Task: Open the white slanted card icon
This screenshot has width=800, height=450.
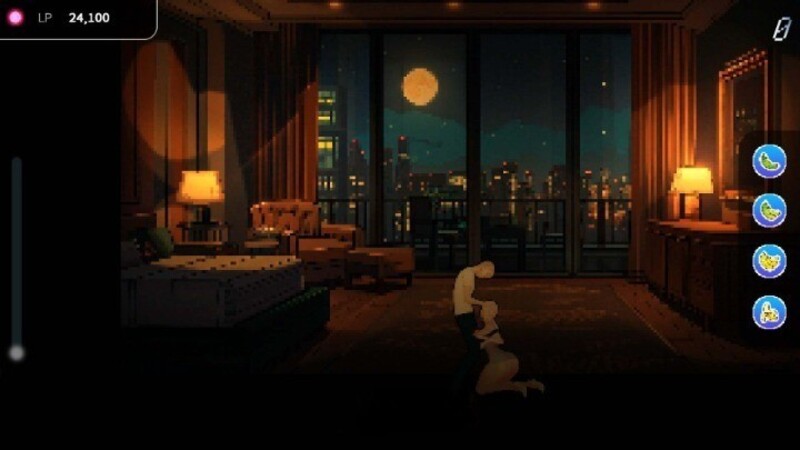Action: (x=781, y=29)
